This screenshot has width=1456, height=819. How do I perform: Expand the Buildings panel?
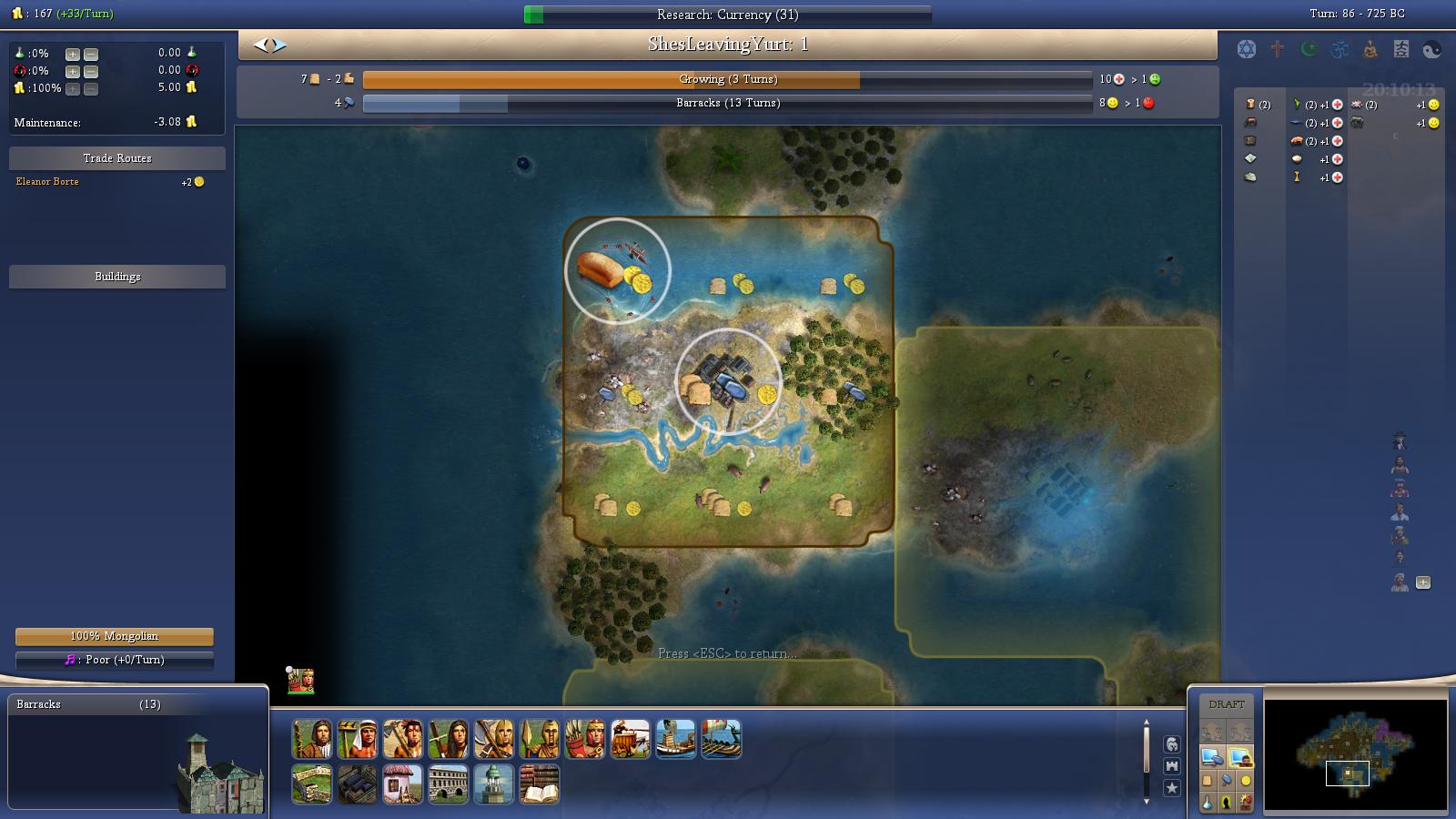(116, 276)
